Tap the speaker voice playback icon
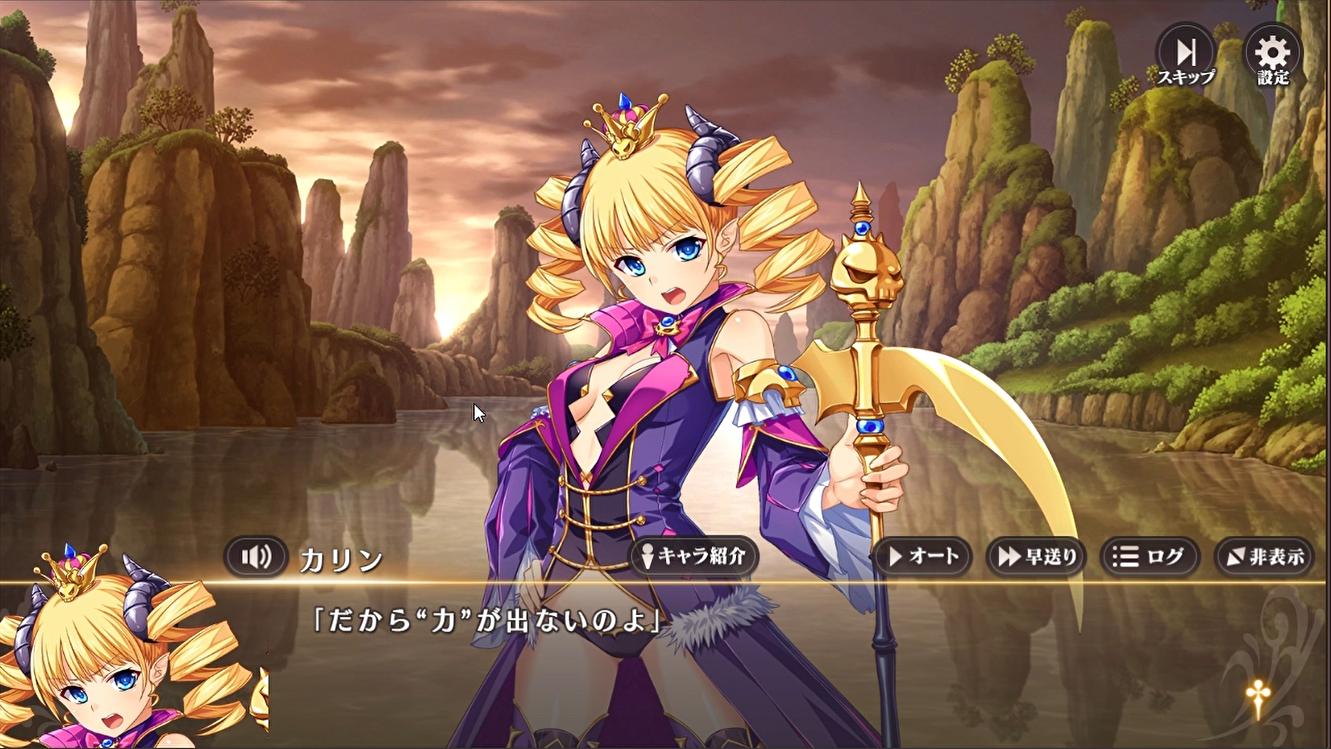 click(x=256, y=557)
